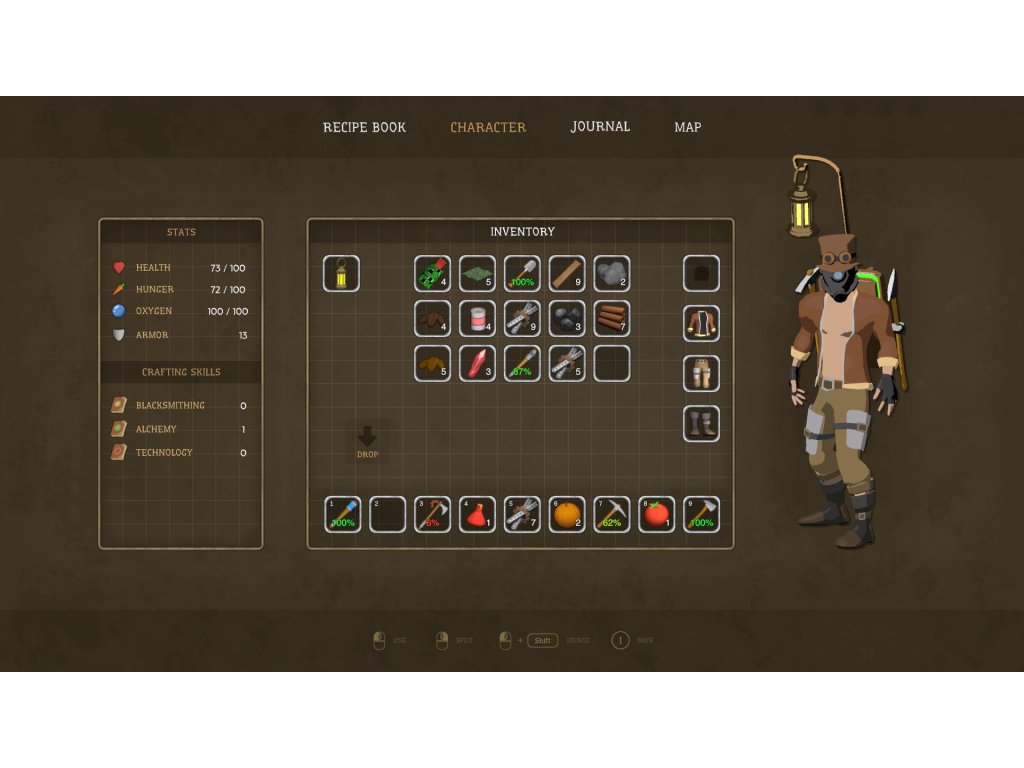Switch to the Journal tab

click(x=600, y=127)
